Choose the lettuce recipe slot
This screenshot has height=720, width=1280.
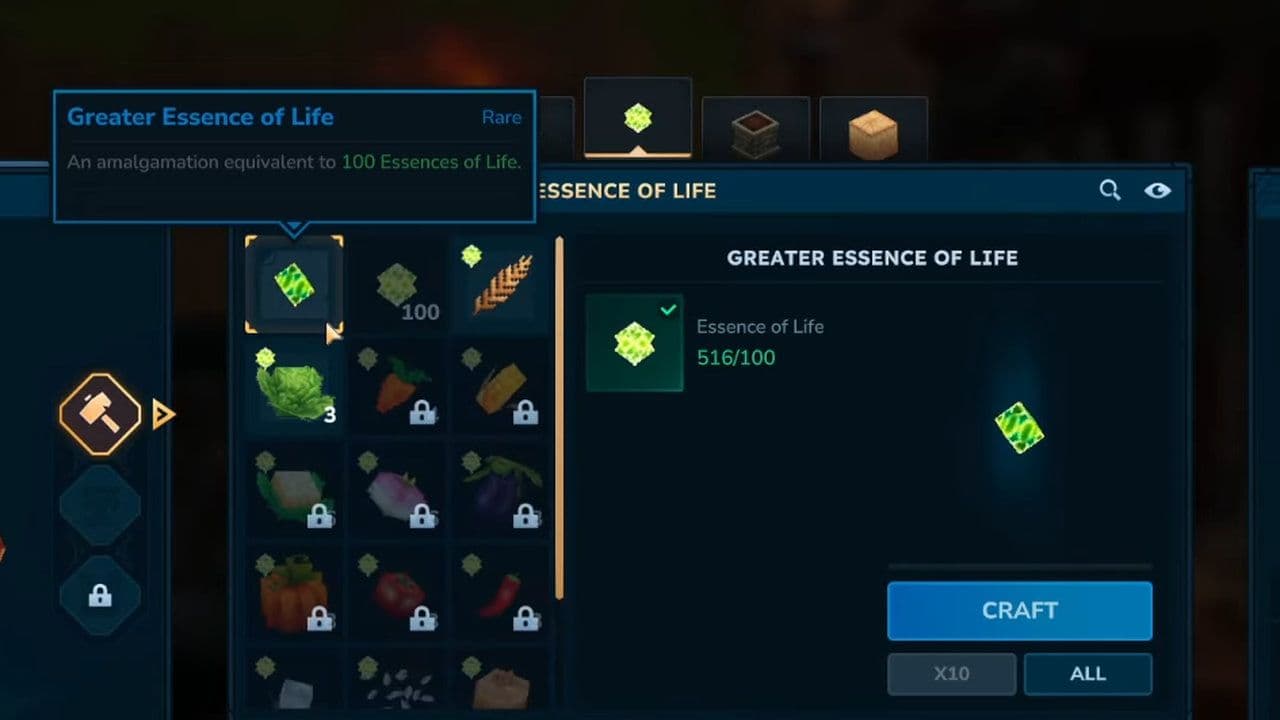[294, 388]
